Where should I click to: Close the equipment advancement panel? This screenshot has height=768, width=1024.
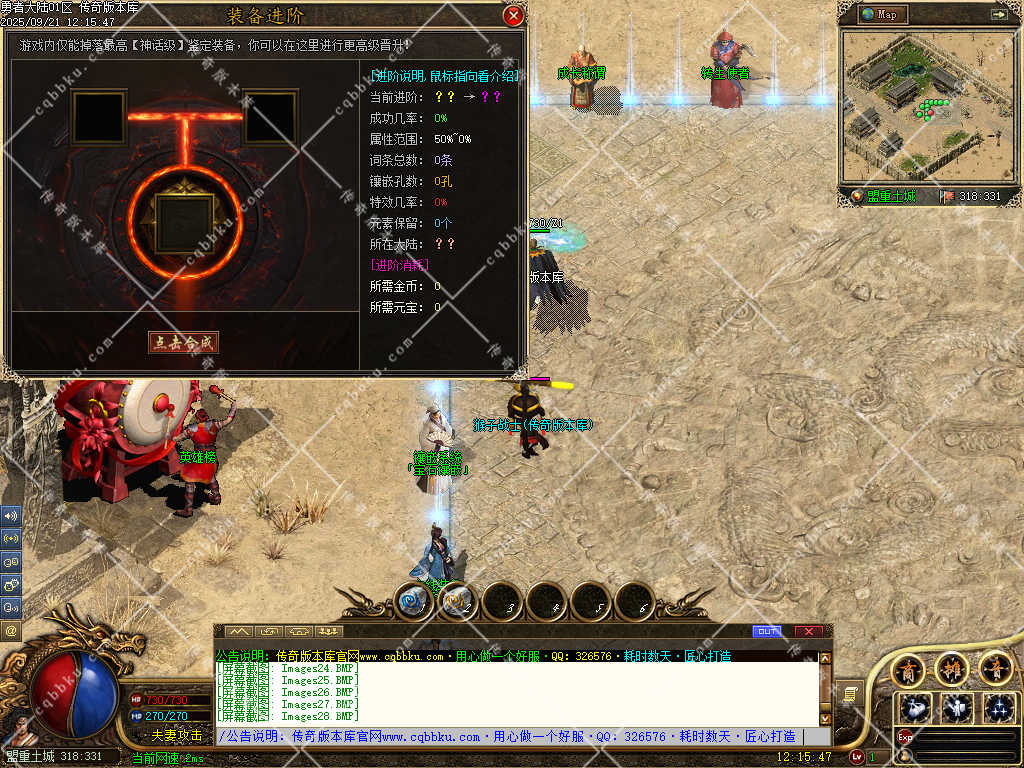(513, 15)
